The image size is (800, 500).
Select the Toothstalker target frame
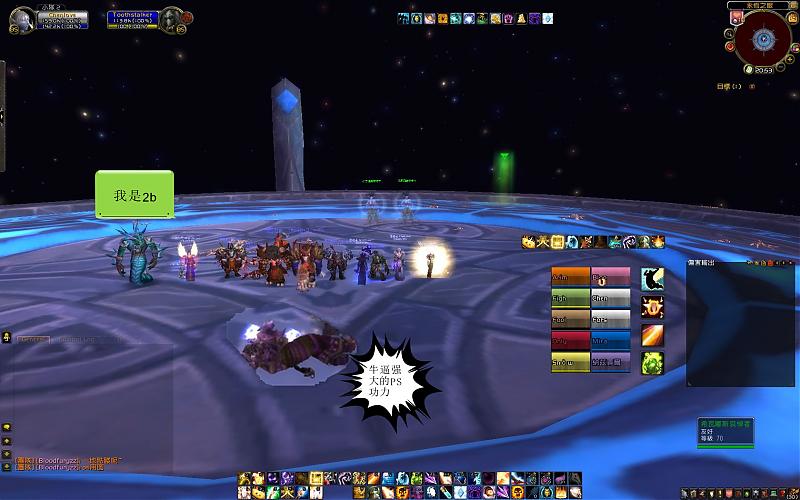pyautogui.click(x=135, y=18)
